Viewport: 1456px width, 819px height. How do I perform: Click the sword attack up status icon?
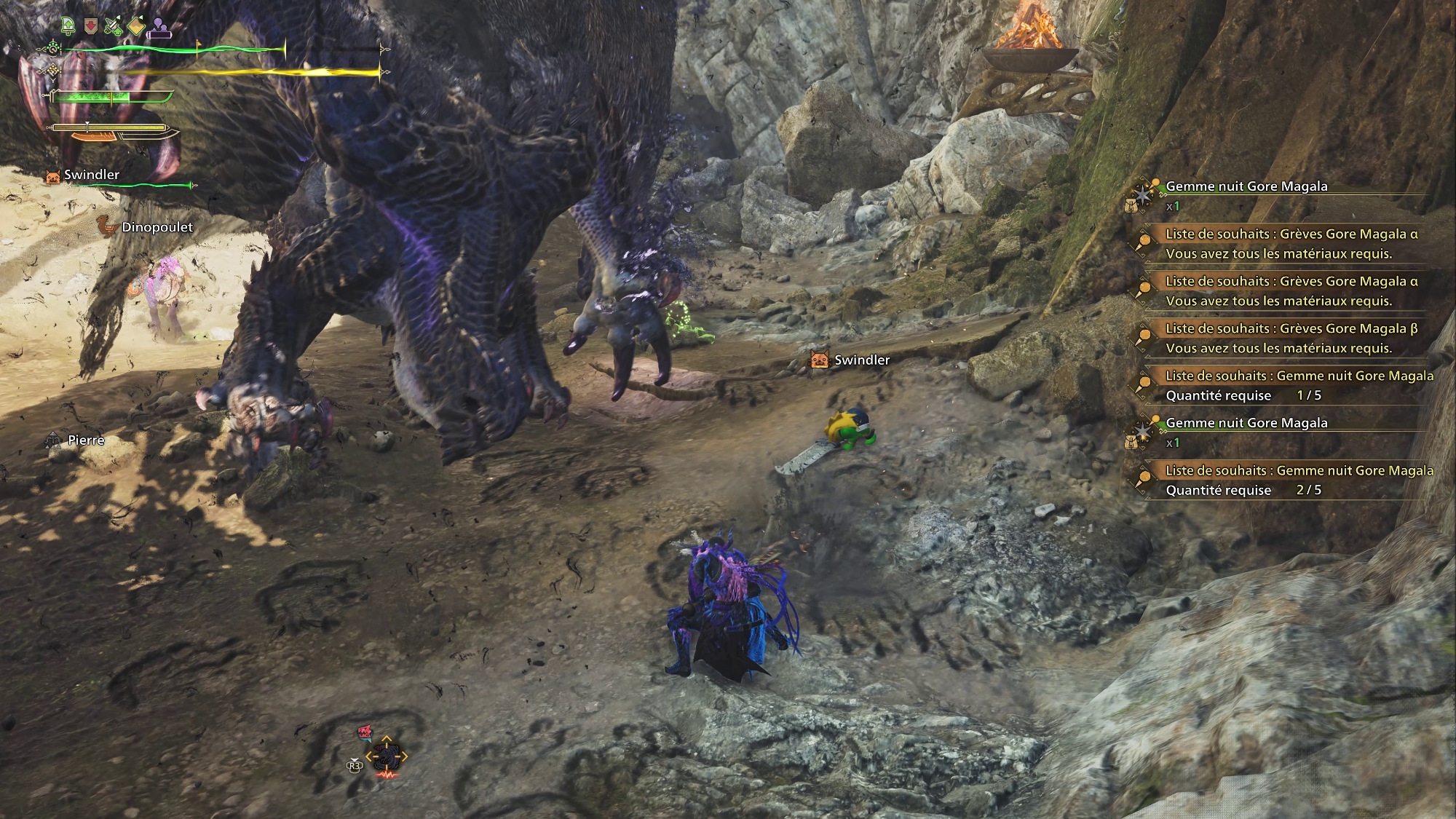pos(113,27)
